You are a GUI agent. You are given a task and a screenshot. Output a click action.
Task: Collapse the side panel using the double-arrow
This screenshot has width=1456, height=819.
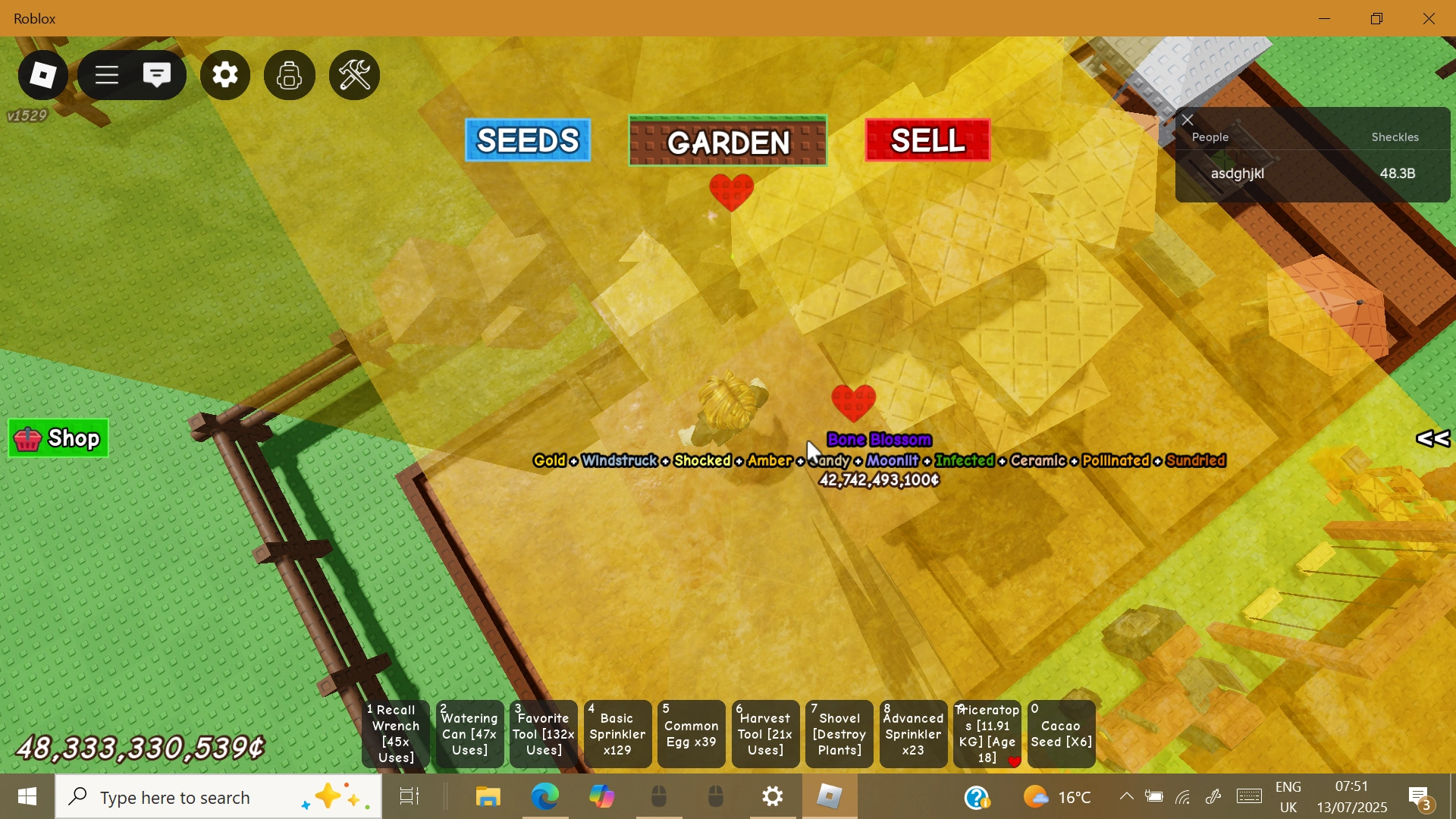pyautogui.click(x=1432, y=438)
